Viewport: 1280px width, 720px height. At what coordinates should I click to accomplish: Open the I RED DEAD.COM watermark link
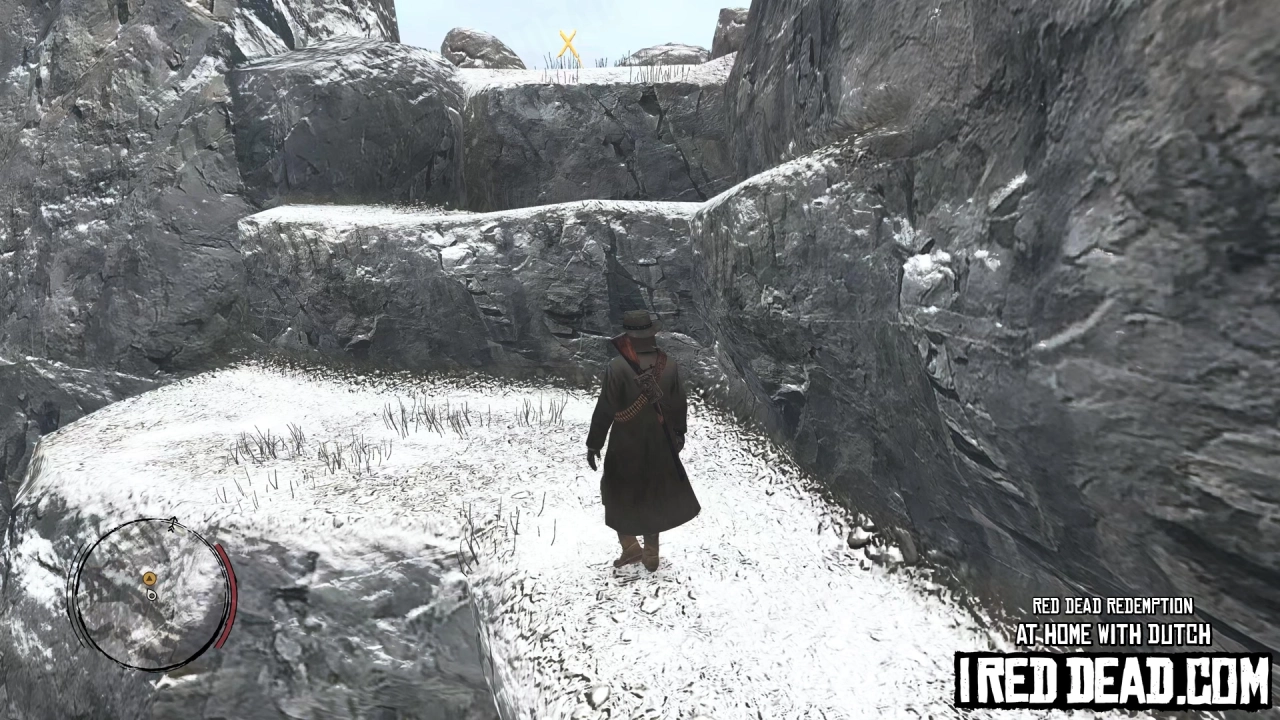pos(1113,680)
